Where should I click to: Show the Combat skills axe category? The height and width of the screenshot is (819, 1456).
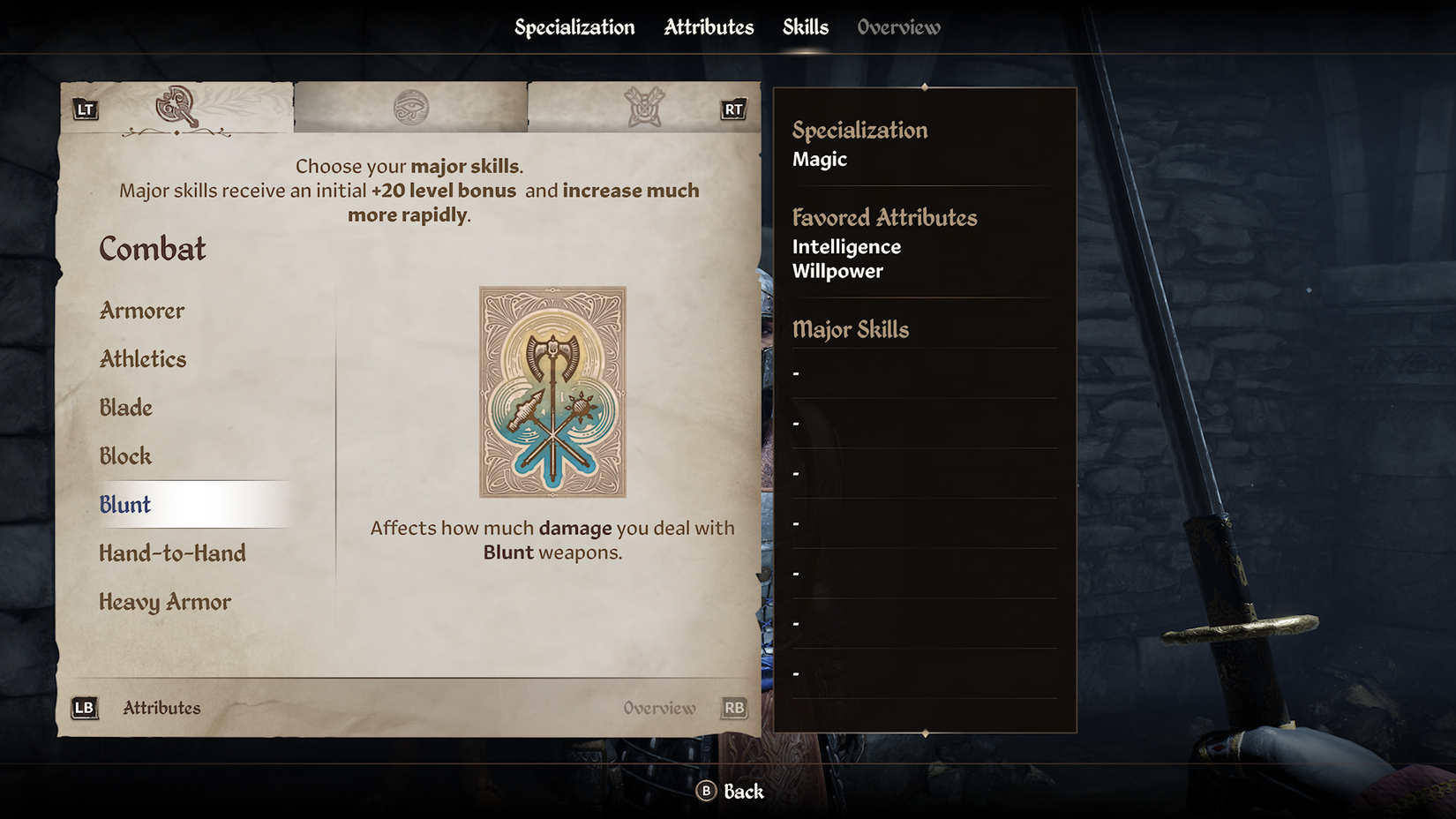(176, 107)
